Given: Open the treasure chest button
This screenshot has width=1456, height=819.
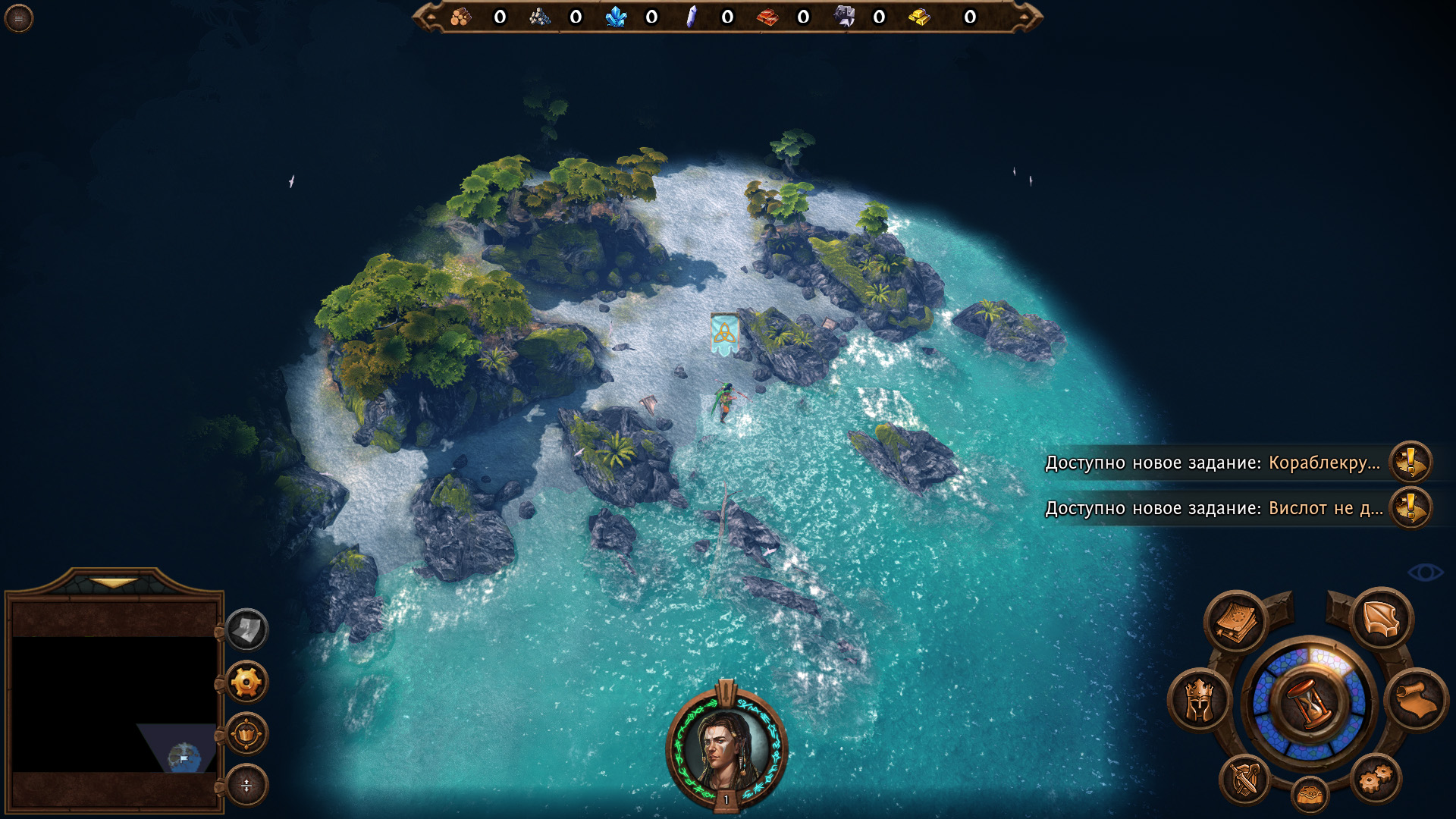Looking at the screenshot, I should (1310, 795).
